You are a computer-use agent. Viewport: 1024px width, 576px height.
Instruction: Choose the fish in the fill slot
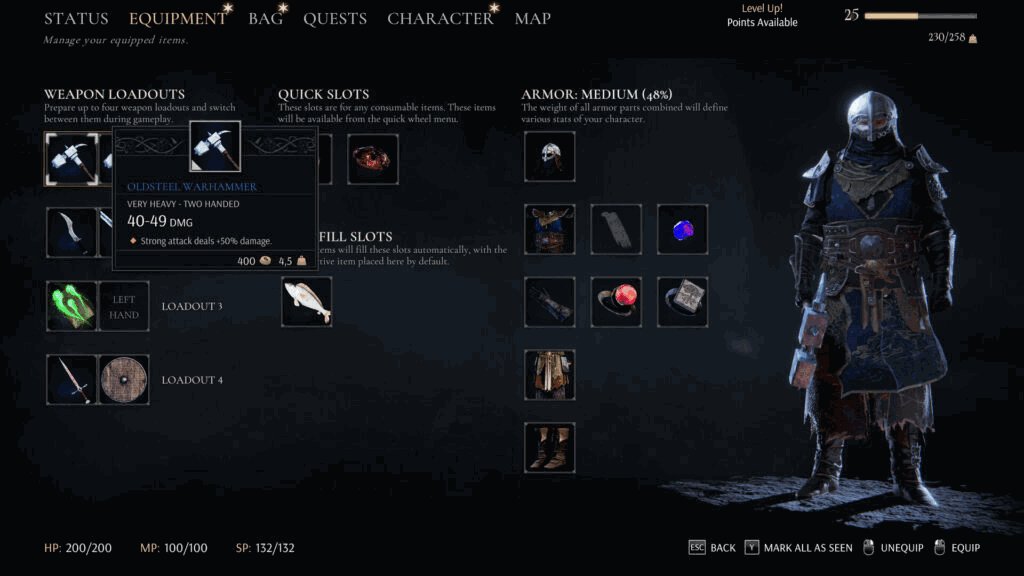pos(306,301)
